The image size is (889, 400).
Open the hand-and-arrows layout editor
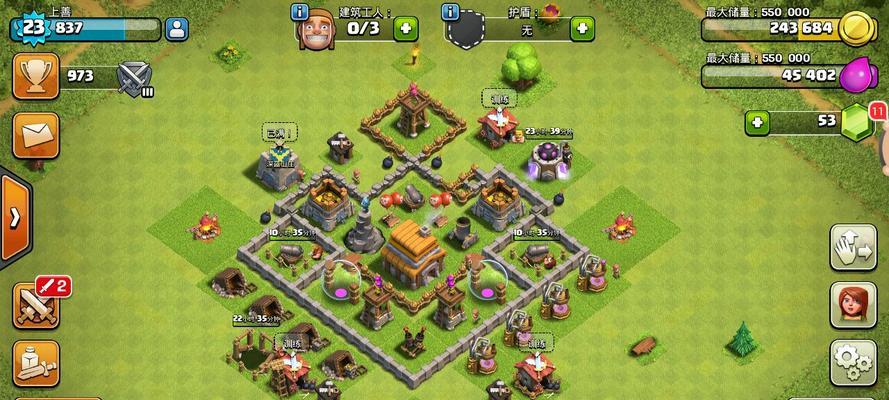853,248
